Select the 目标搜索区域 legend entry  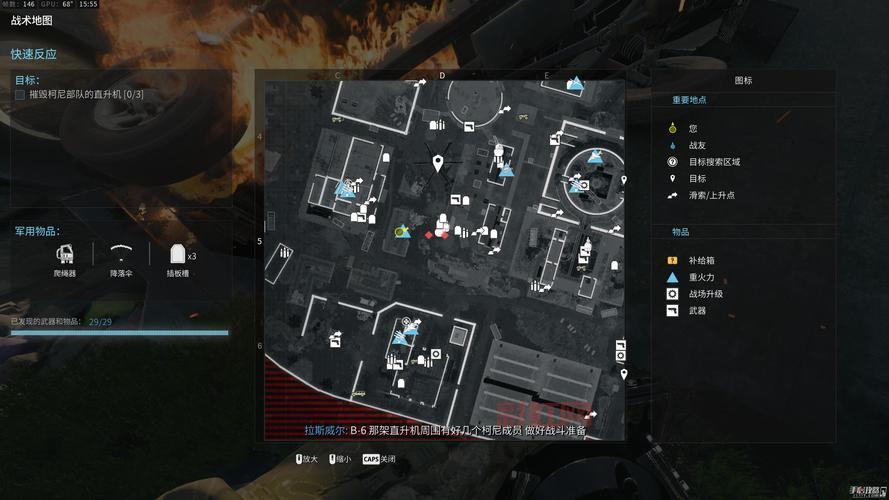point(673,162)
